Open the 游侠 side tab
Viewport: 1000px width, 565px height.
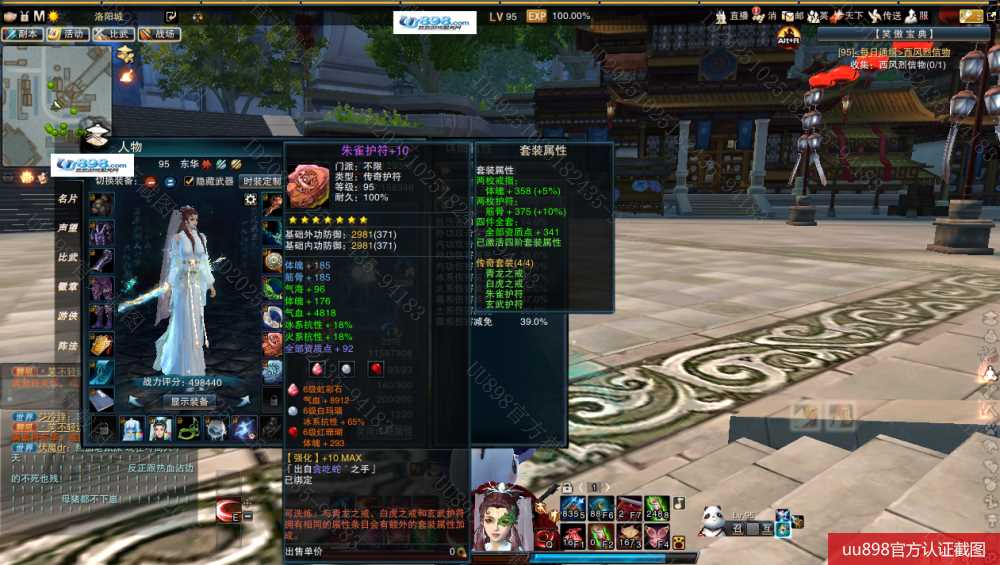(67, 316)
